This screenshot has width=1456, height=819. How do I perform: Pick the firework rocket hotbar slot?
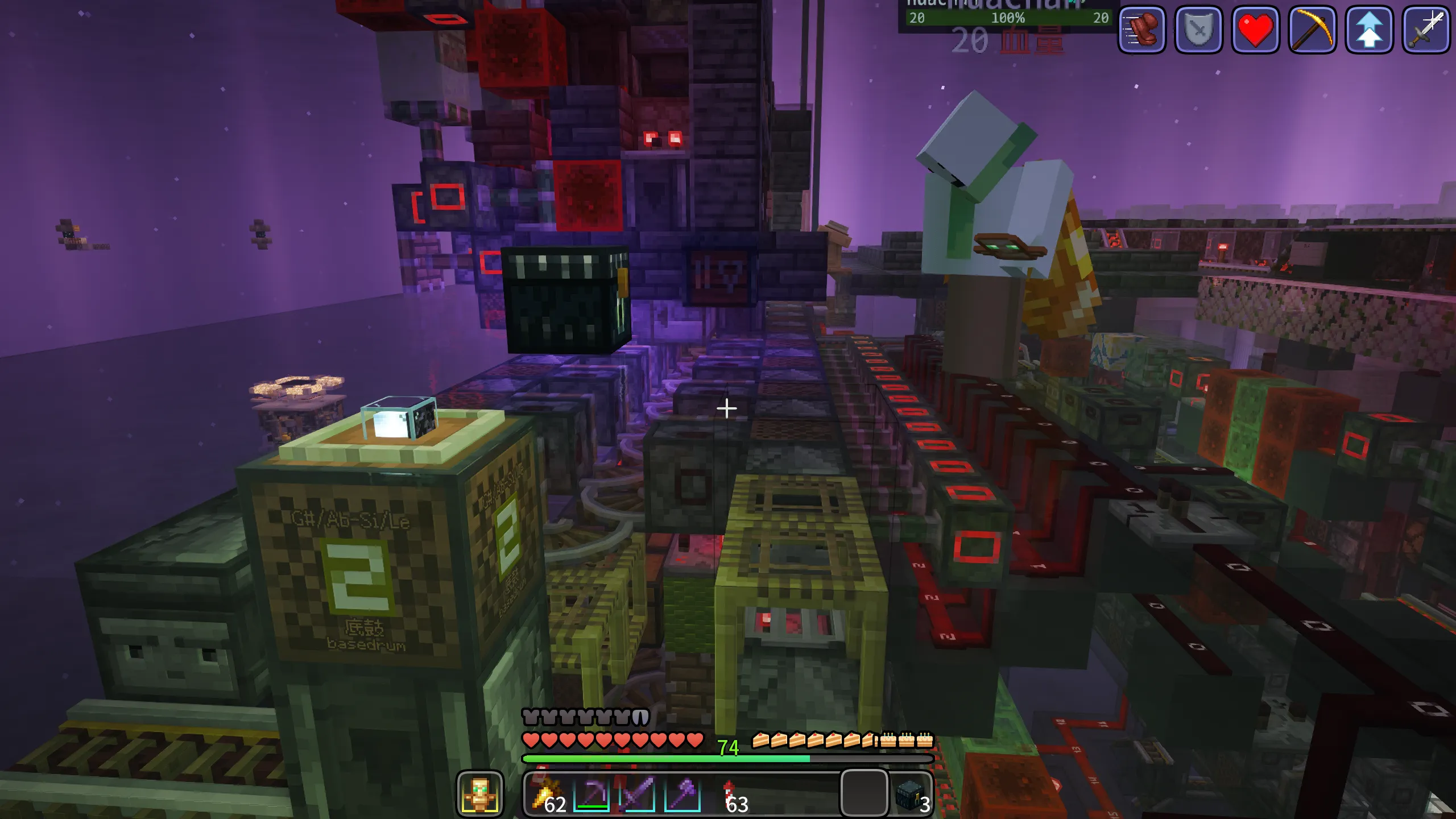coord(729,793)
